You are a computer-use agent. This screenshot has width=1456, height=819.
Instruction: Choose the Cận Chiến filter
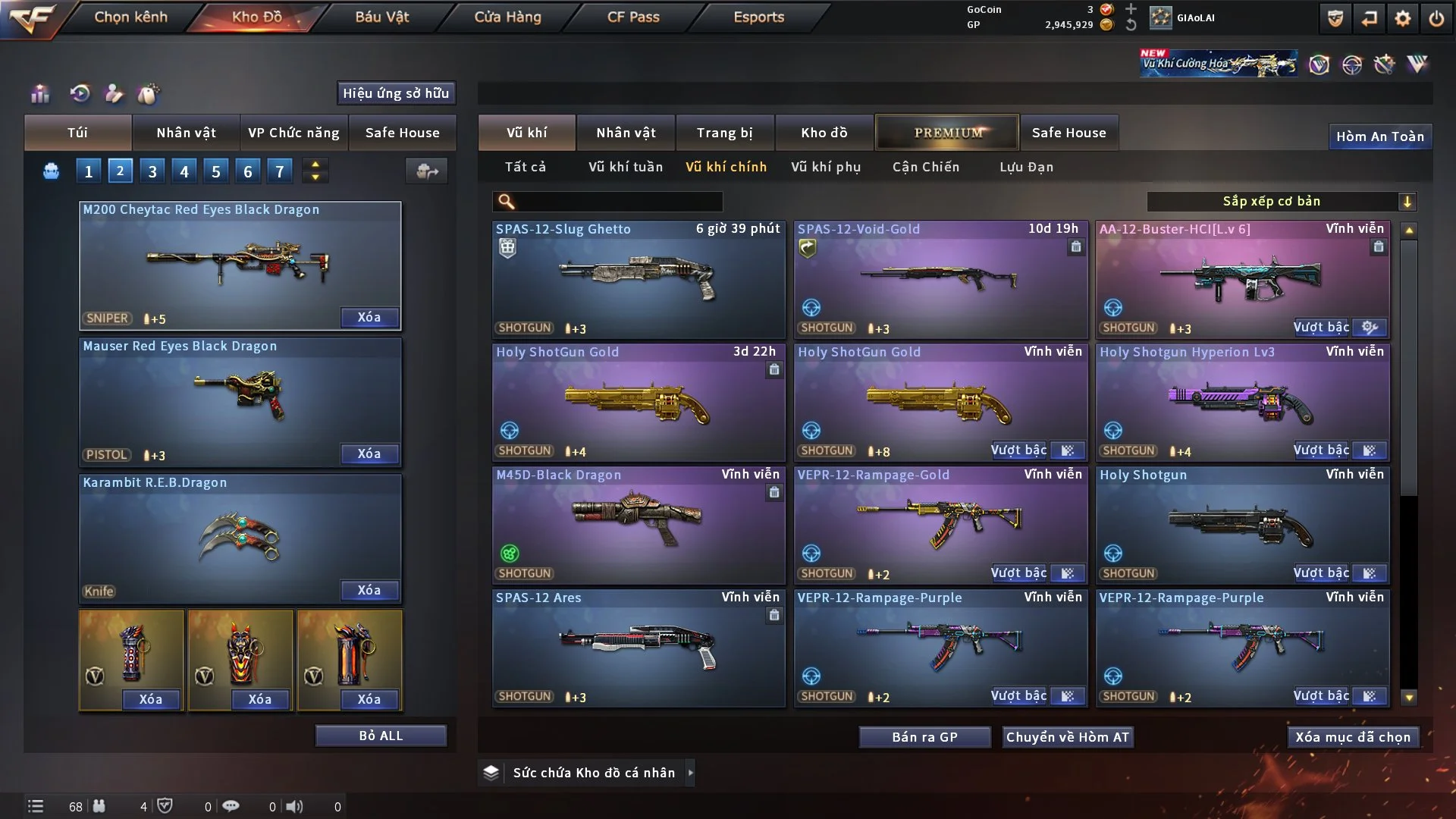[x=925, y=167]
